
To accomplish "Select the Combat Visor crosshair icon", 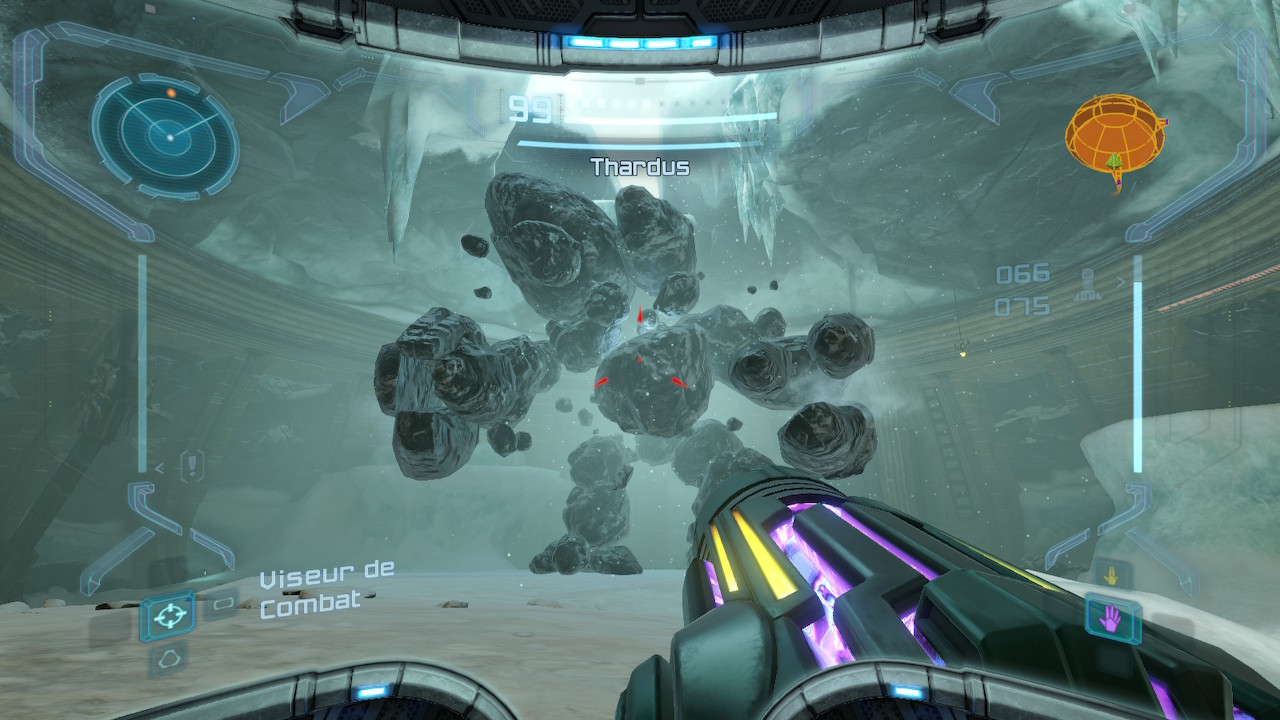I will [x=167, y=615].
